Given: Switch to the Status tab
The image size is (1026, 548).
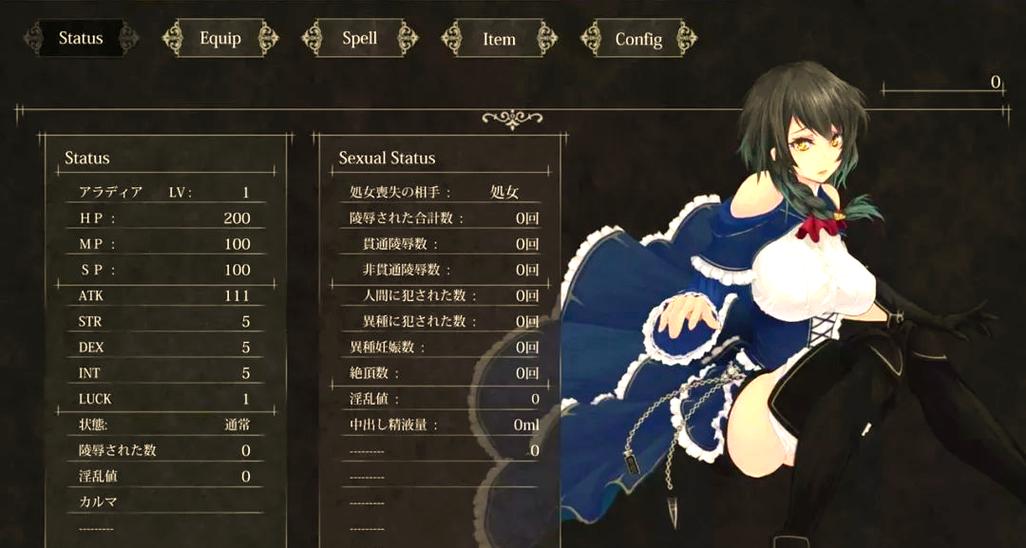Looking at the screenshot, I should (x=80, y=39).
